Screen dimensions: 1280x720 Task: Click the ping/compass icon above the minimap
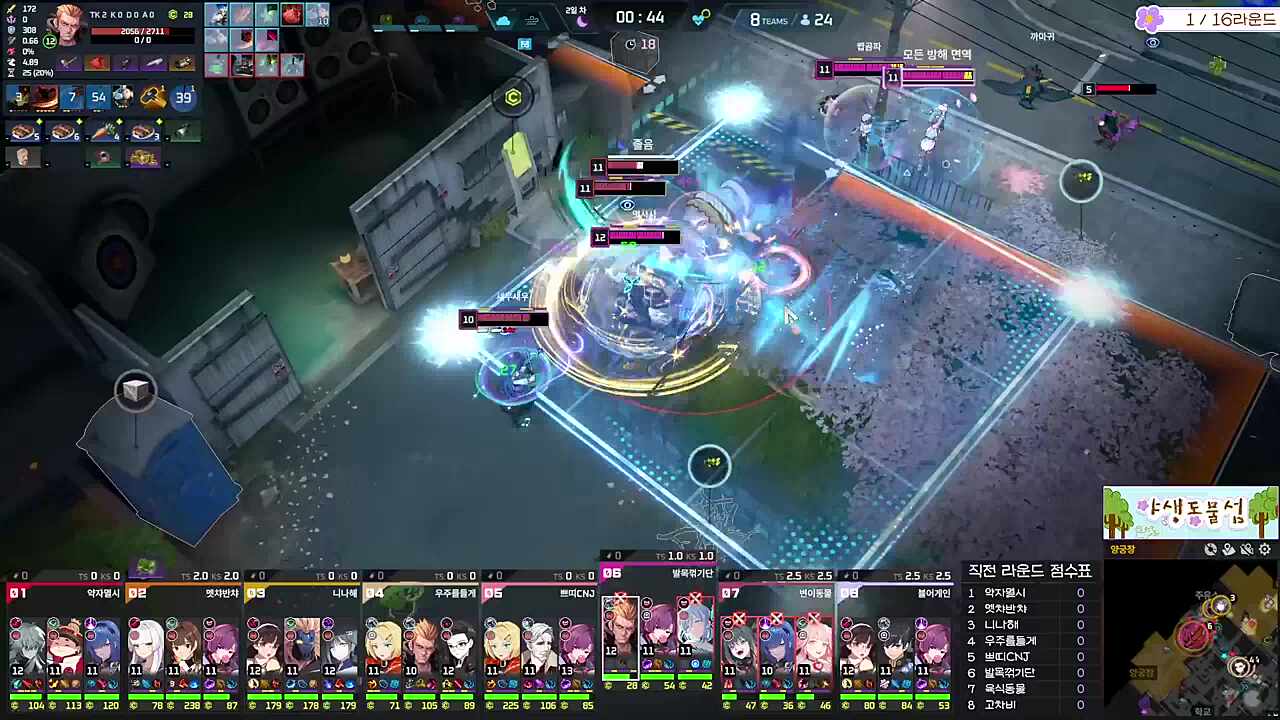[1210, 549]
